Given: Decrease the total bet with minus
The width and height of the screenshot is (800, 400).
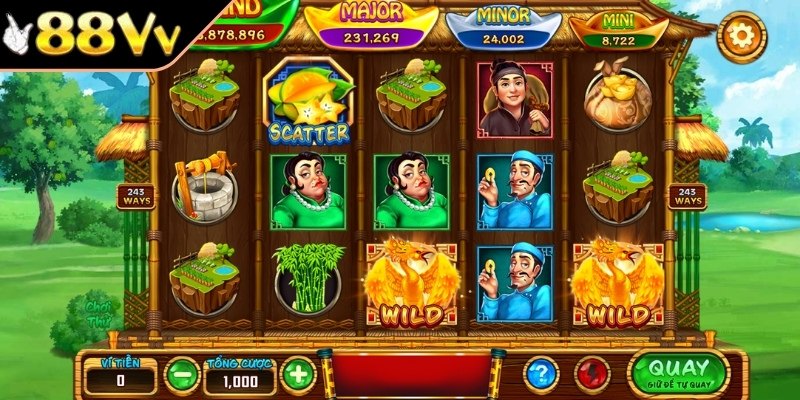Looking at the screenshot, I should point(182,375).
